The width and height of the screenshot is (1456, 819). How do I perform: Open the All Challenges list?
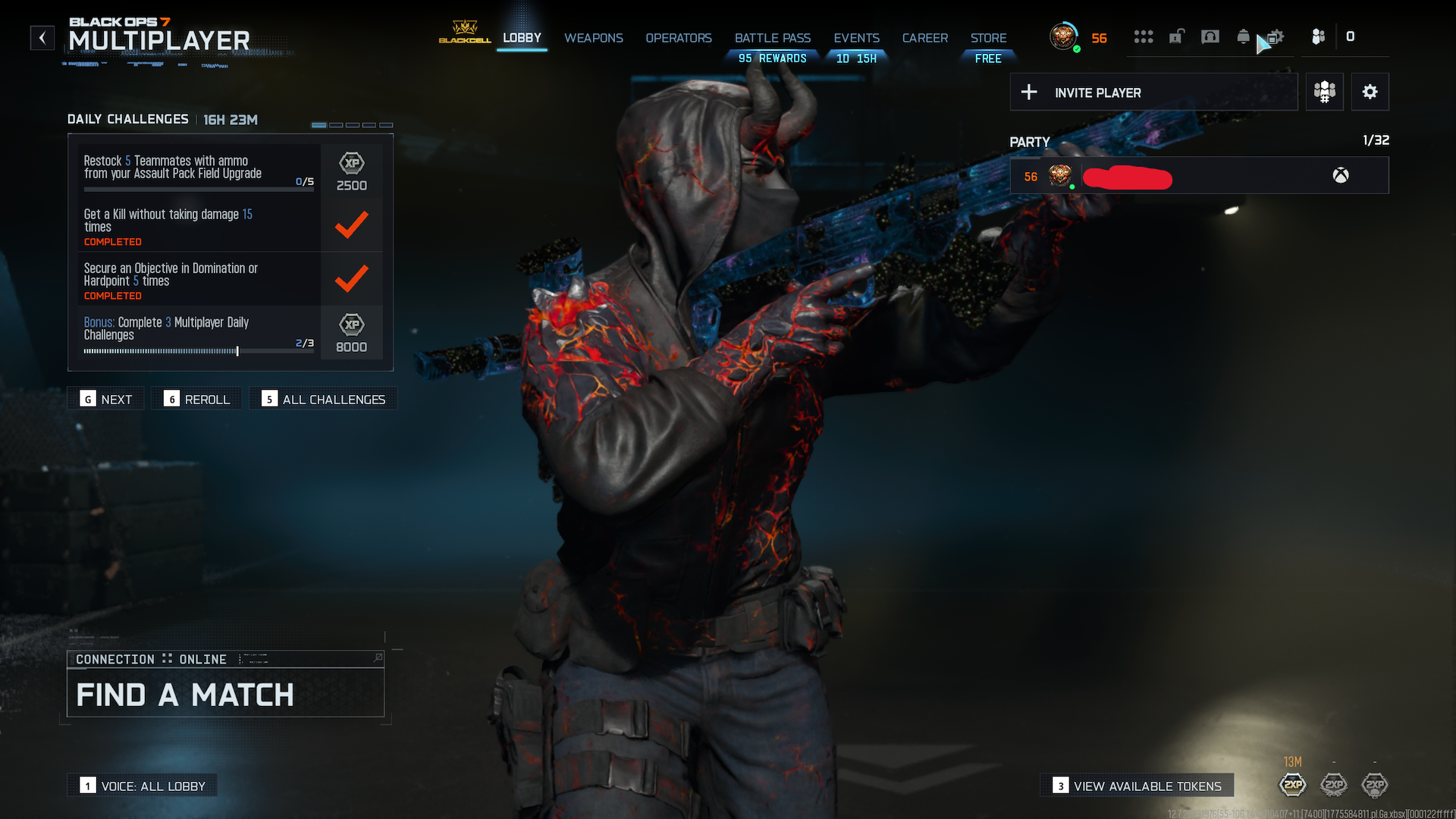[x=324, y=399]
